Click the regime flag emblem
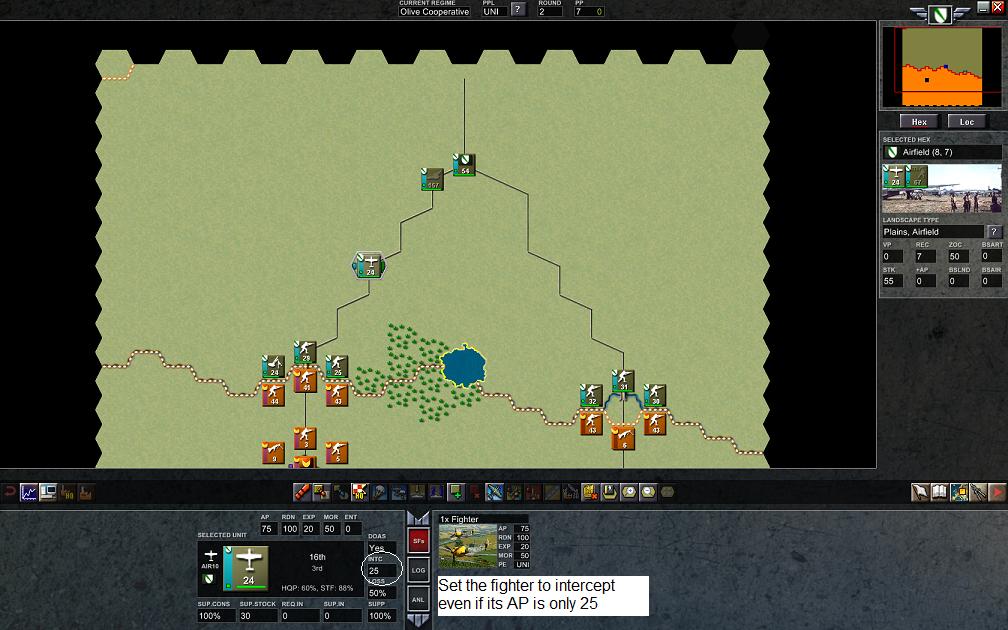 tap(938, 15)
